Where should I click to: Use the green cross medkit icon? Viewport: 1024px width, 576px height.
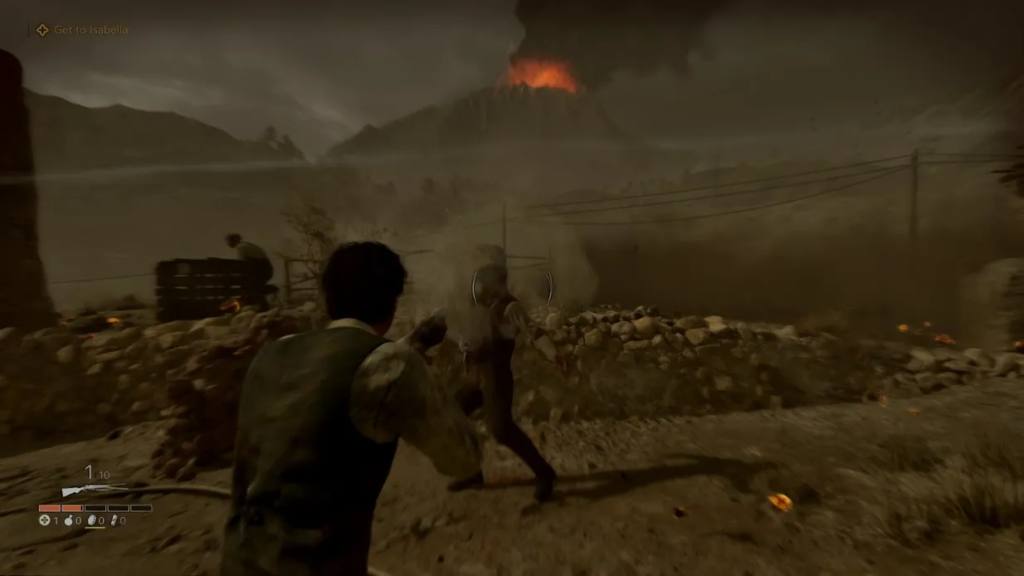(x=44, y=520)
